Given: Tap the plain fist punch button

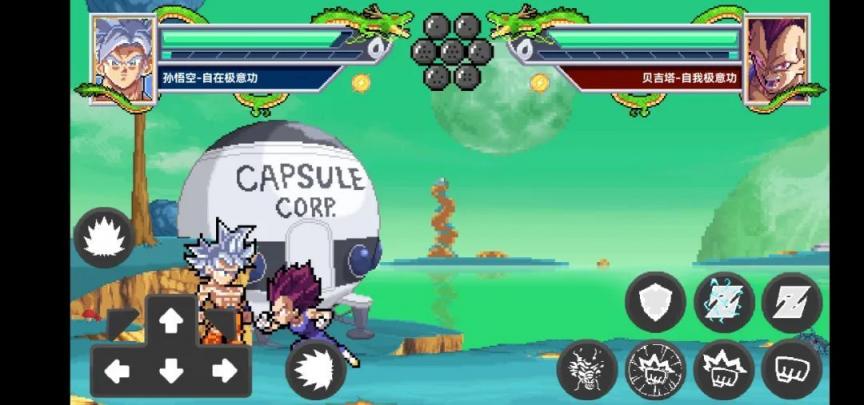Looking at the screenshot, I should pos(792,370).
